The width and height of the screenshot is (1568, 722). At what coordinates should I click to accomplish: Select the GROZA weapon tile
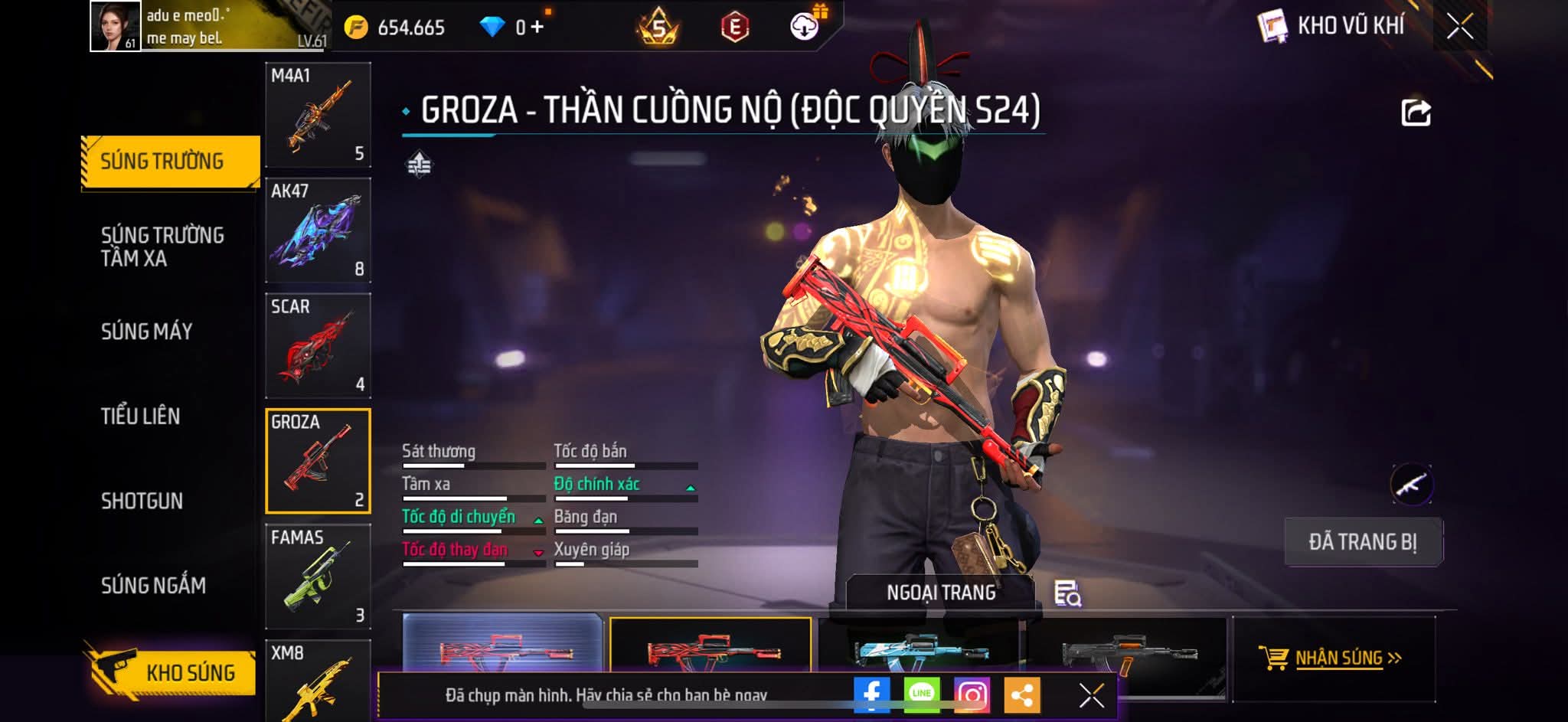pyautogui.click(x=318, y=461)
